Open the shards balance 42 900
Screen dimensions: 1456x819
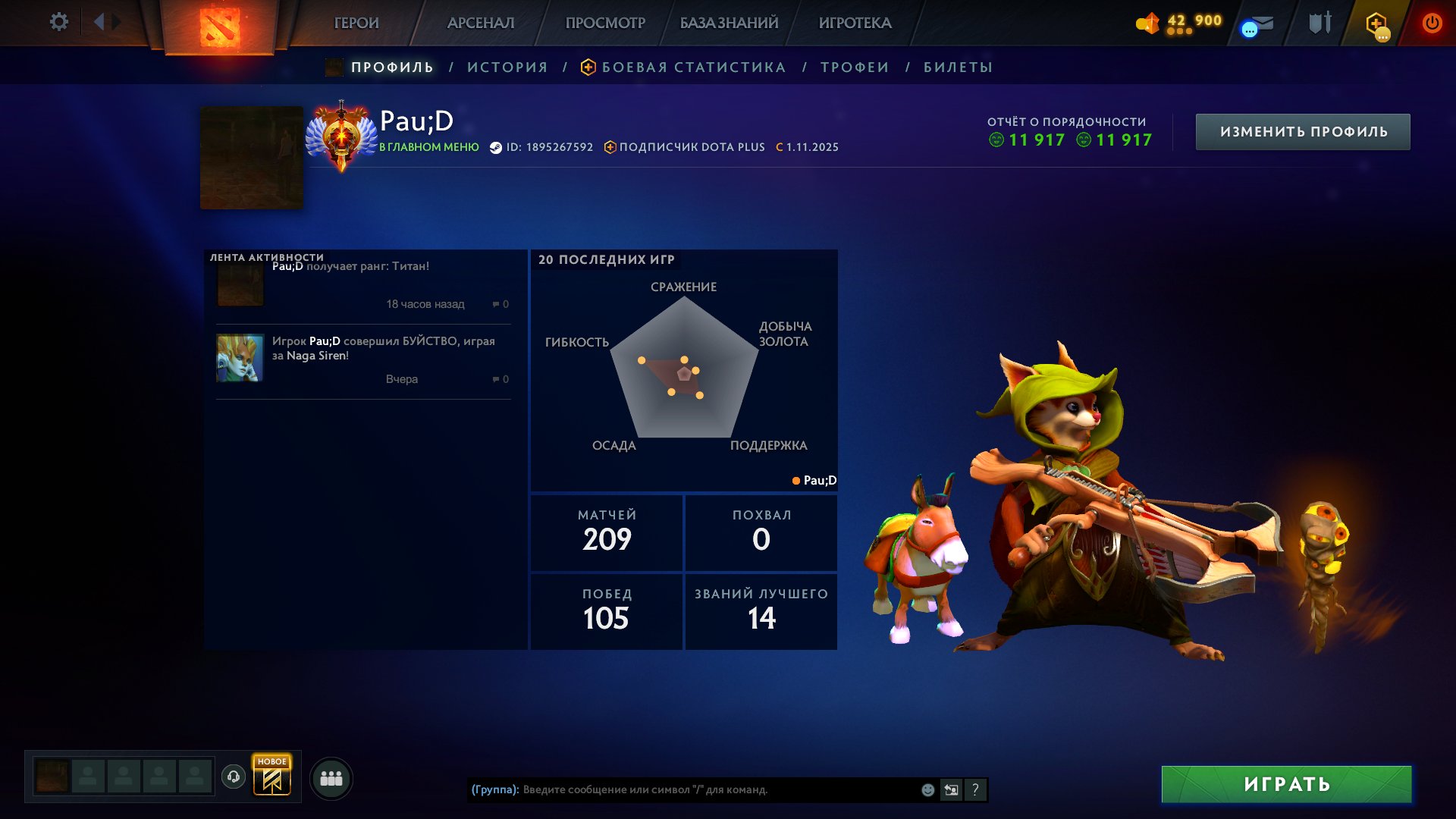click(1180, 23)
